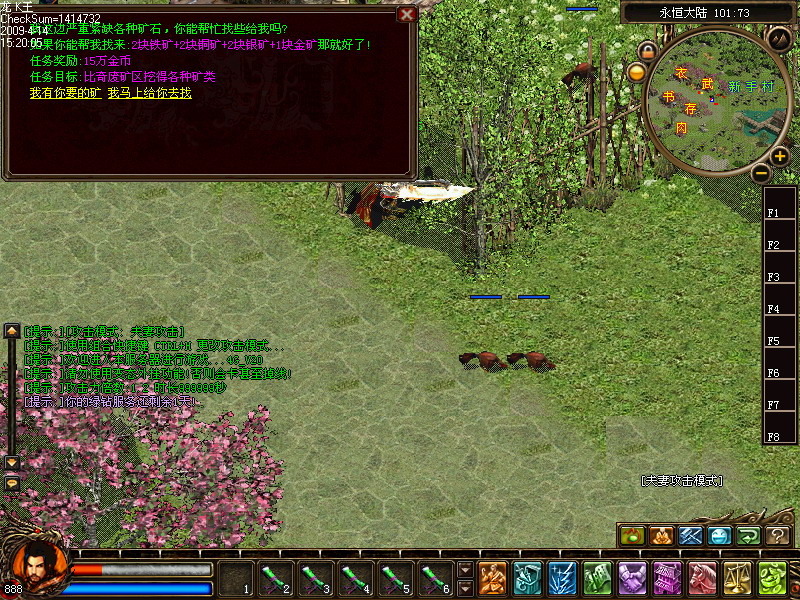Open the purple building guild icon
The width and height of the screenshot is (800, 600).
click(x=667, y=578)
